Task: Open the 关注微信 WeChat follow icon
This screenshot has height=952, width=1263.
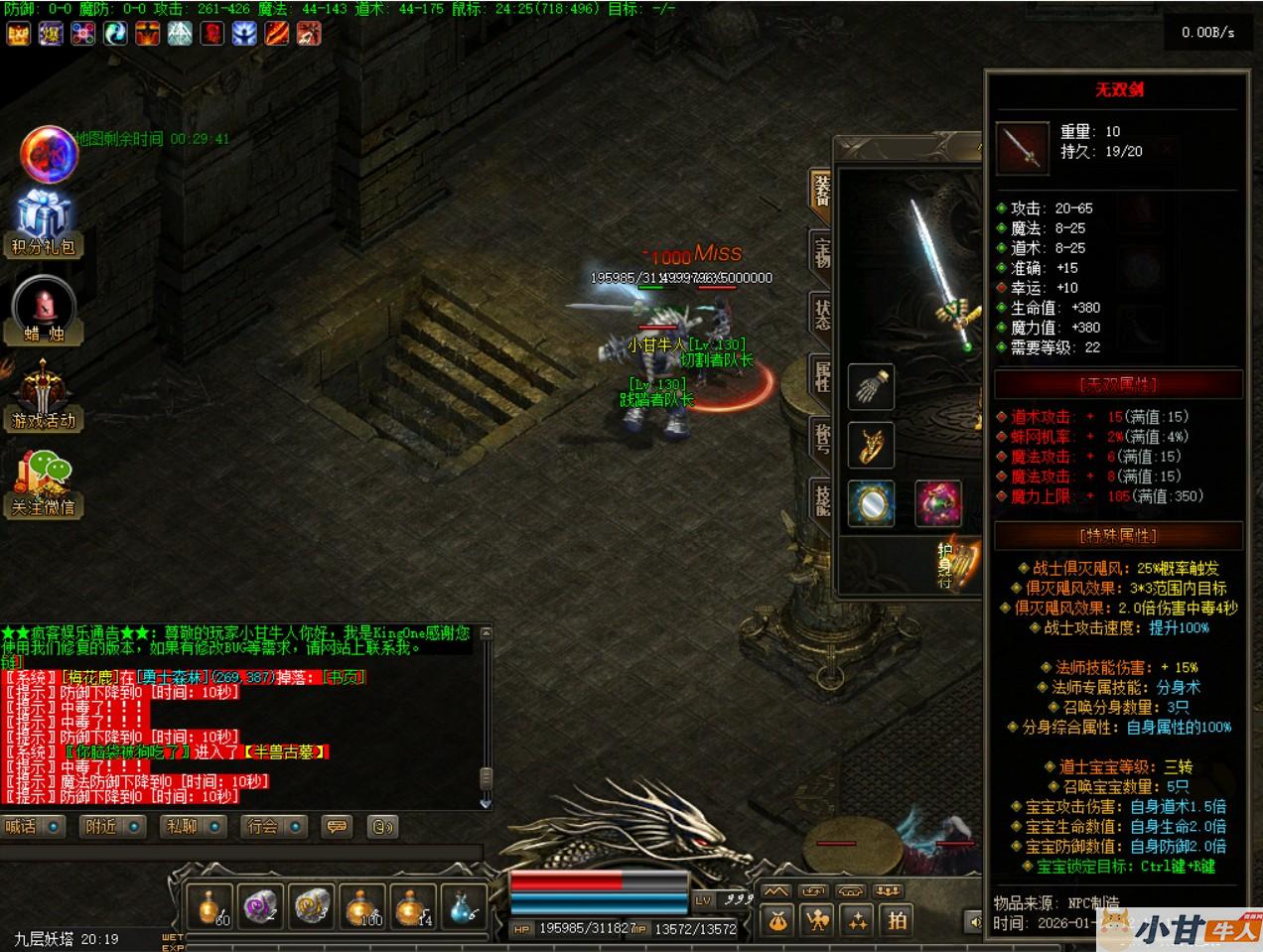Action: pos(43,483)
